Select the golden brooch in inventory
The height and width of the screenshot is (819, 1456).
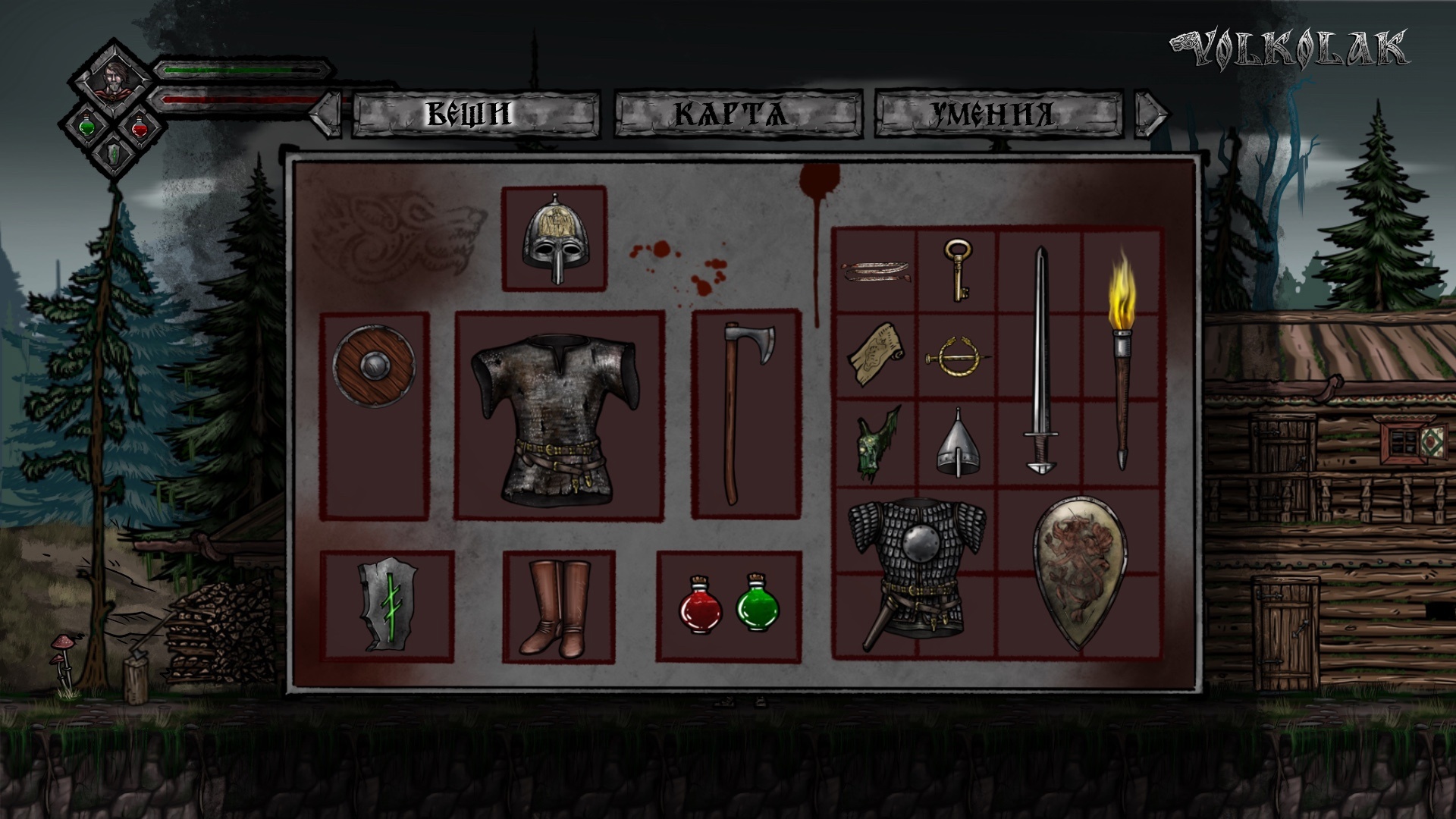955,357
